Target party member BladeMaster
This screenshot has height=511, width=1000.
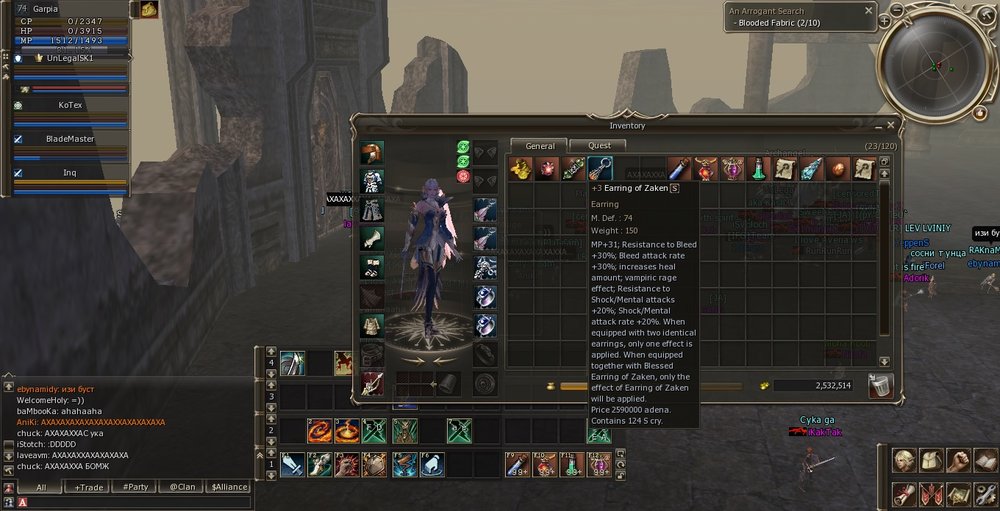70,139
